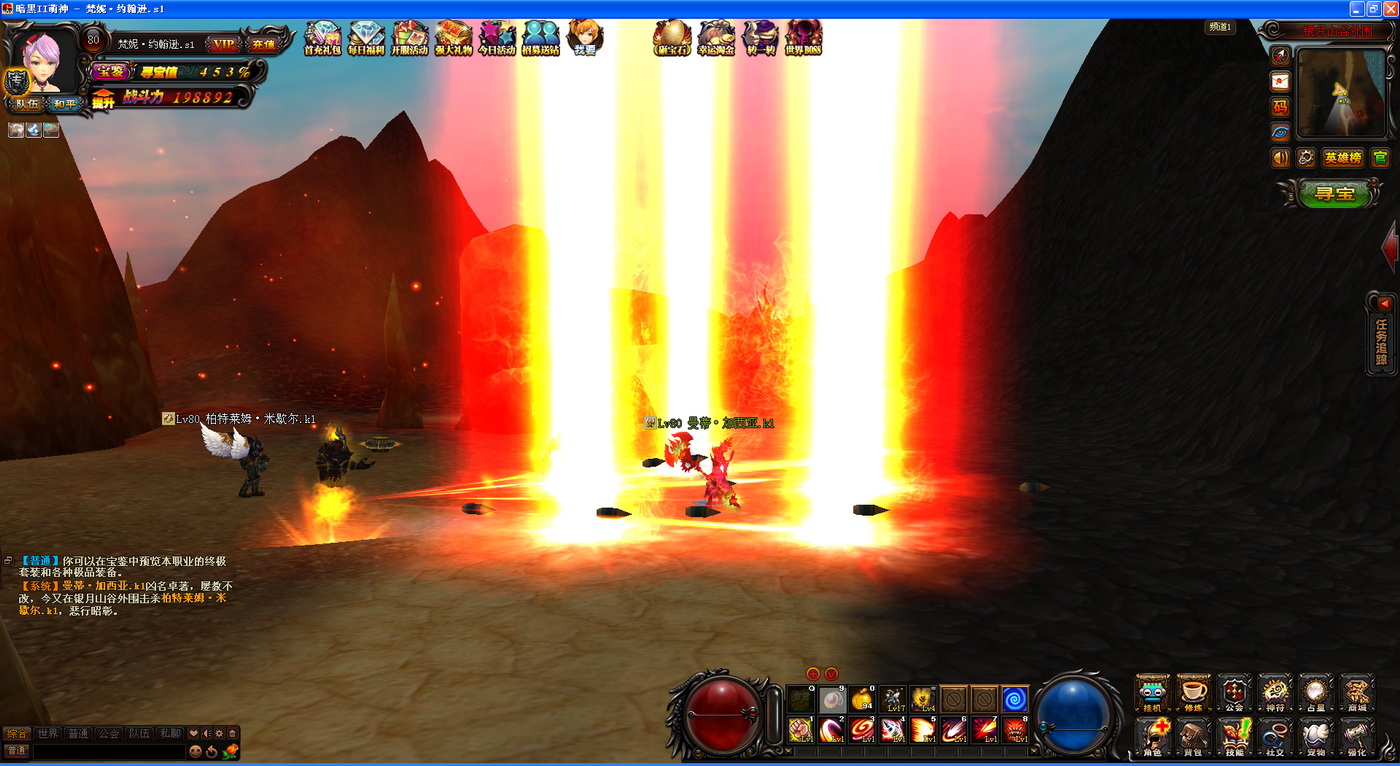Viewport: 1400px width, 766px height.
Task: Open the 首充礼包 first-recharge gift pack
Action: 322,39
